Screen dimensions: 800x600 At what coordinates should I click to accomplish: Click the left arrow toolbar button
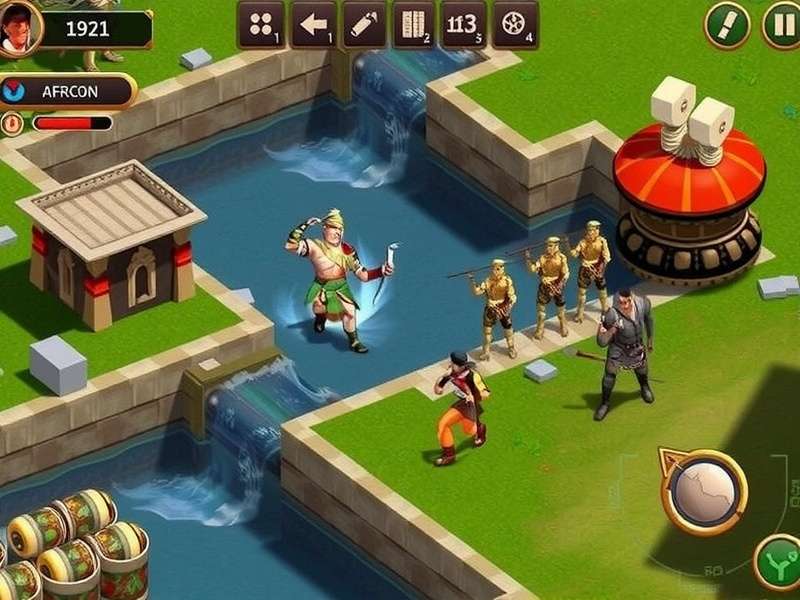(x=313, y=24)
